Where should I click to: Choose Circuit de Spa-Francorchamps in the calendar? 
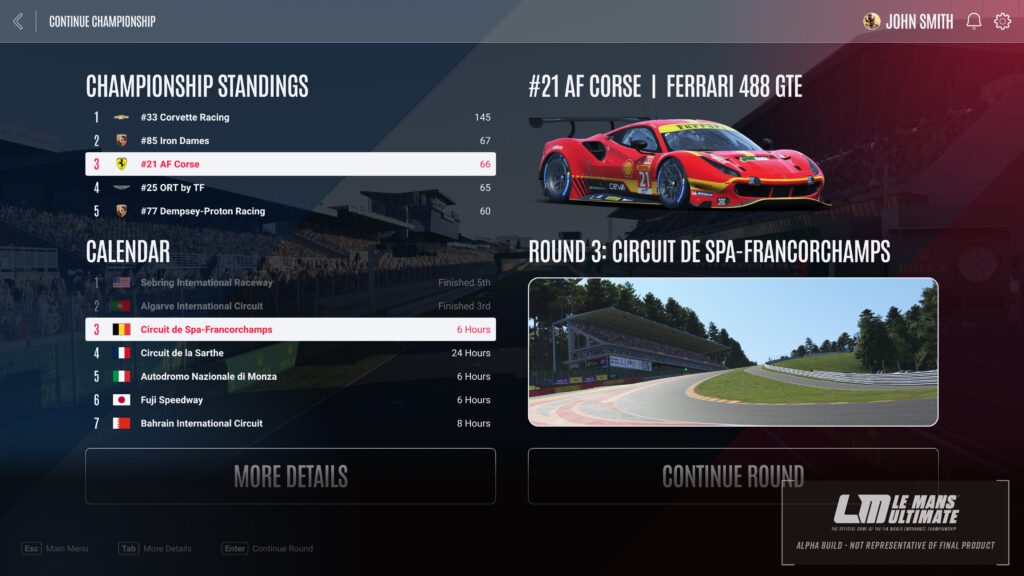[290, 329]
